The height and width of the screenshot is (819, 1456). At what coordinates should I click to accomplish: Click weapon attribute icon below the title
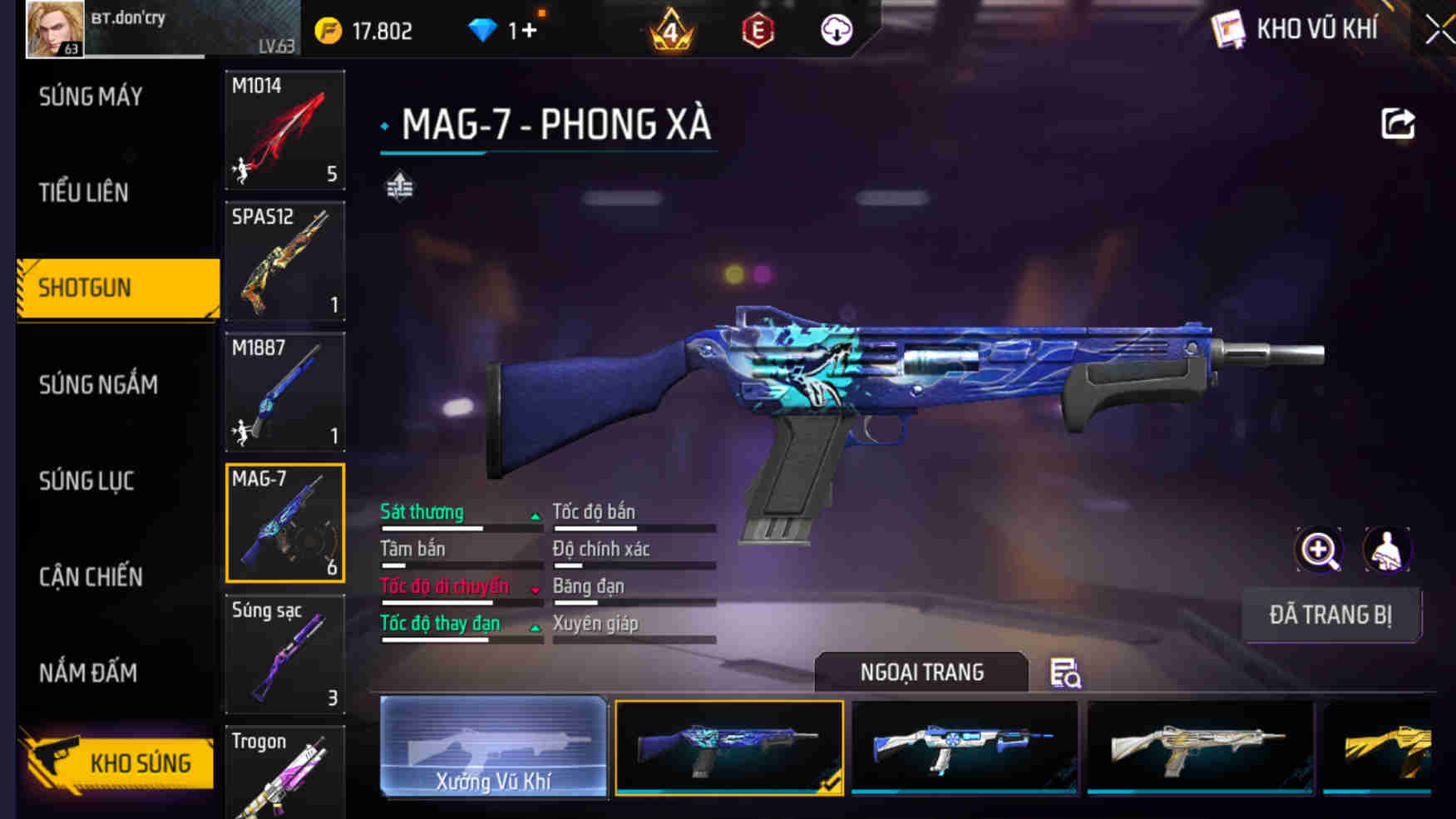(400, 186)
